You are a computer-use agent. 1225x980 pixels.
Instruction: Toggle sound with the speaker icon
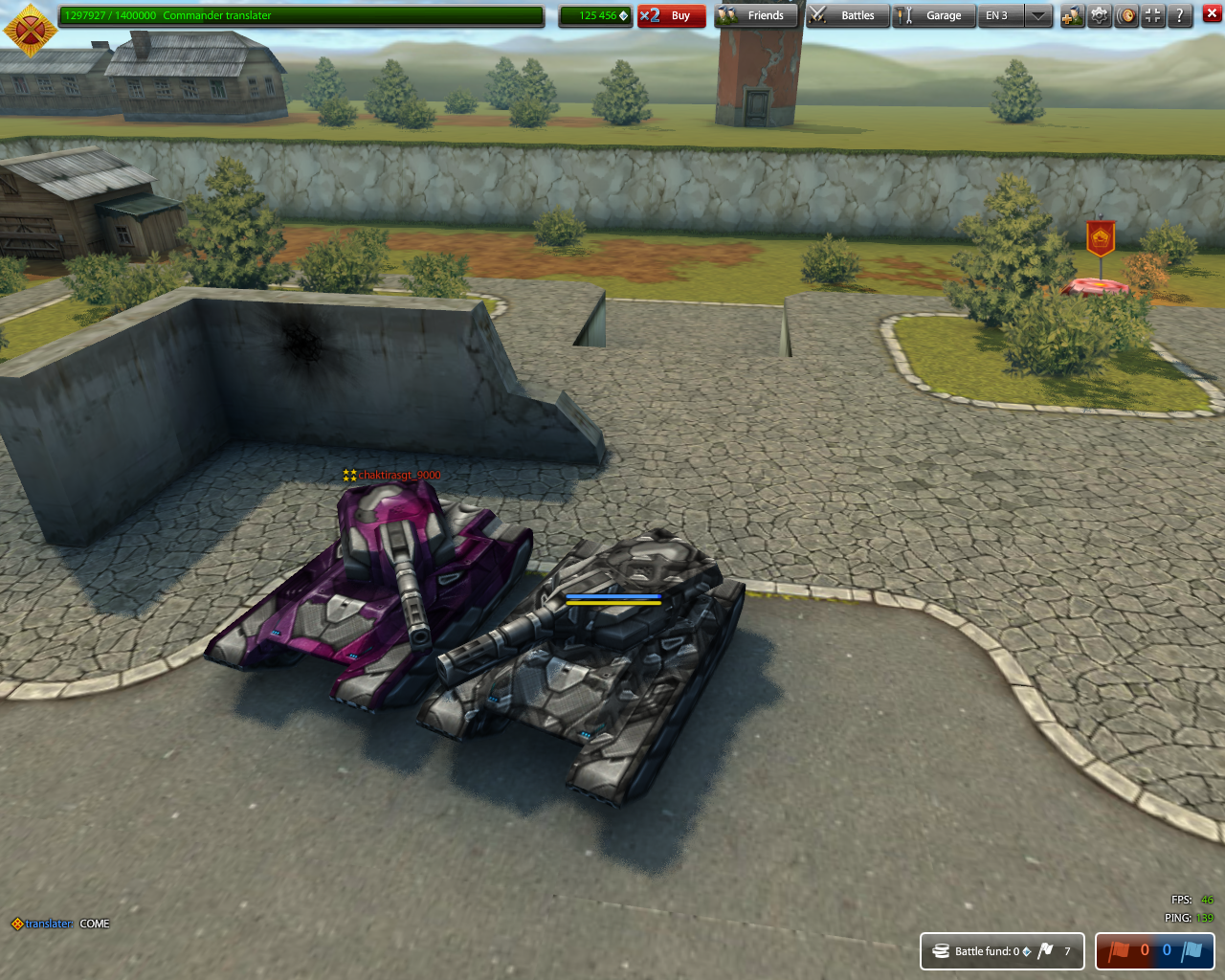[x=1126, y=15]
